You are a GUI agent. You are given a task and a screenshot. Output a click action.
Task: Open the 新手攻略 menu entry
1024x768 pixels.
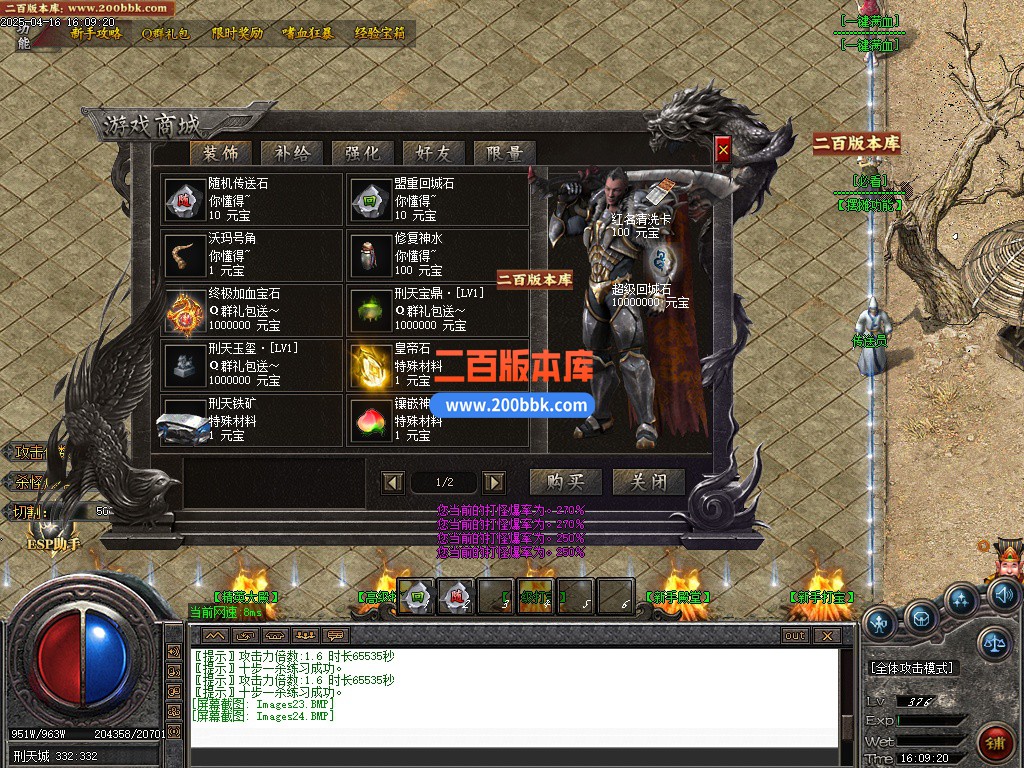click(96, 32)
